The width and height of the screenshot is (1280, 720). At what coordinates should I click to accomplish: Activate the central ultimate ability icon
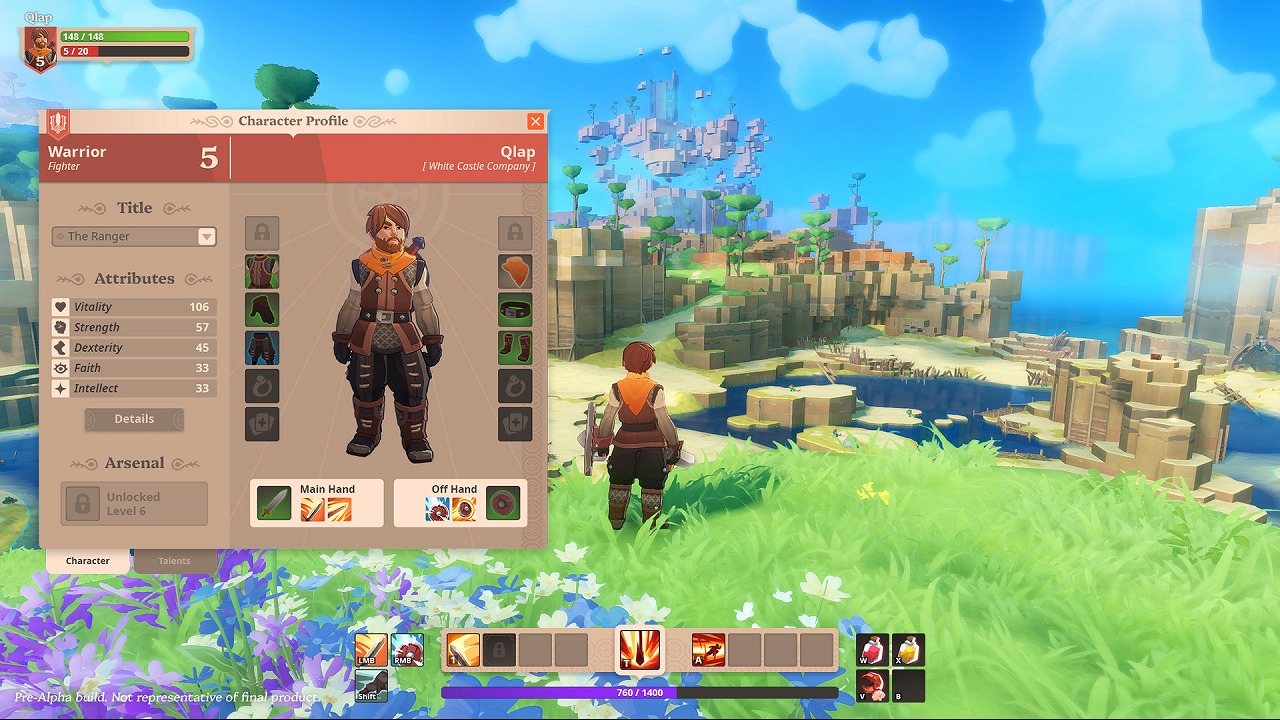[640, 650]
